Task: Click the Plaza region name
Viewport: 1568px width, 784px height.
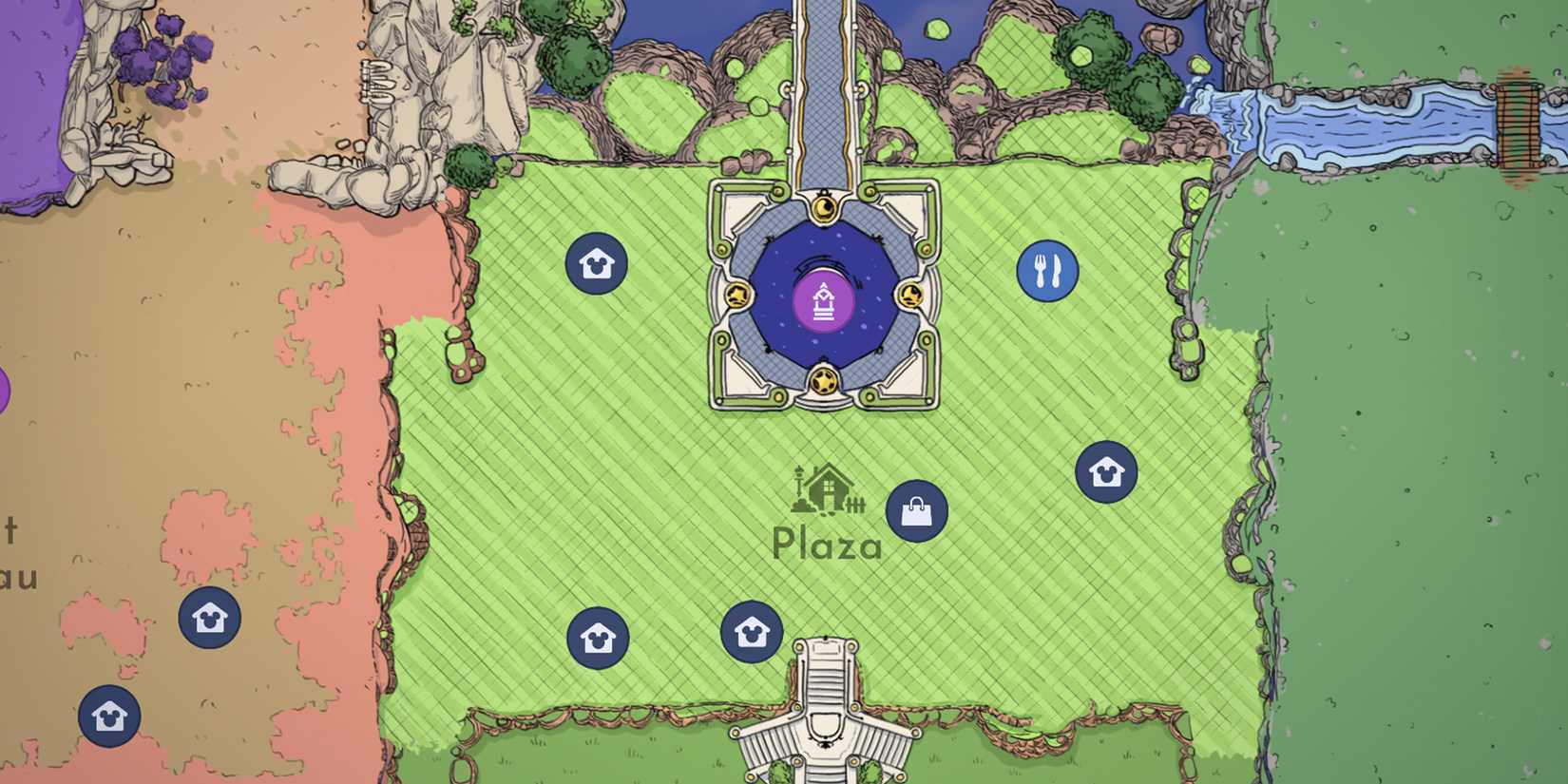Action: pos(828,545)
